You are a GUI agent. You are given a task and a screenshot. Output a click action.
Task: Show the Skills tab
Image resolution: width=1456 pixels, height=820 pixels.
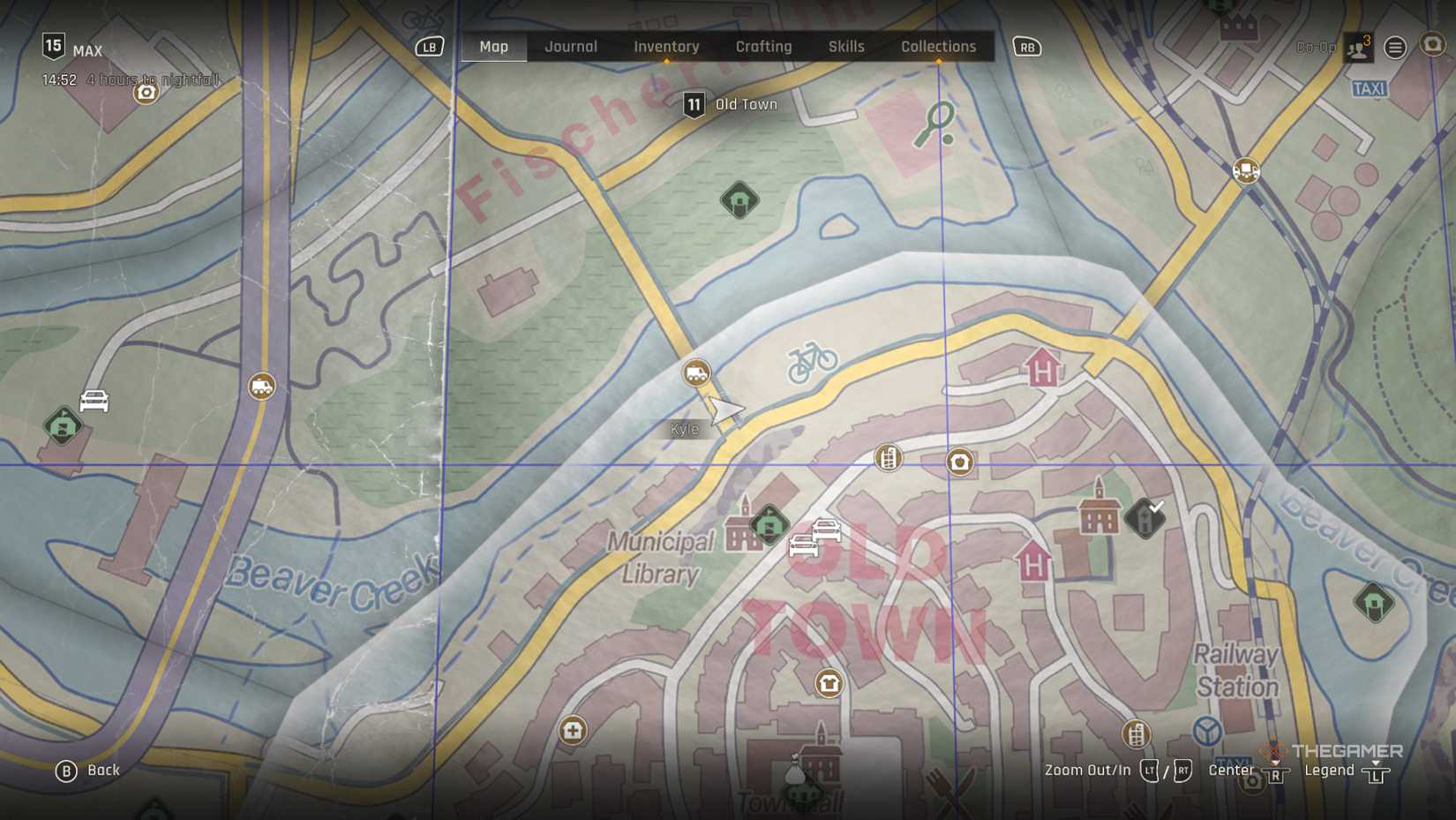point(846,47)
